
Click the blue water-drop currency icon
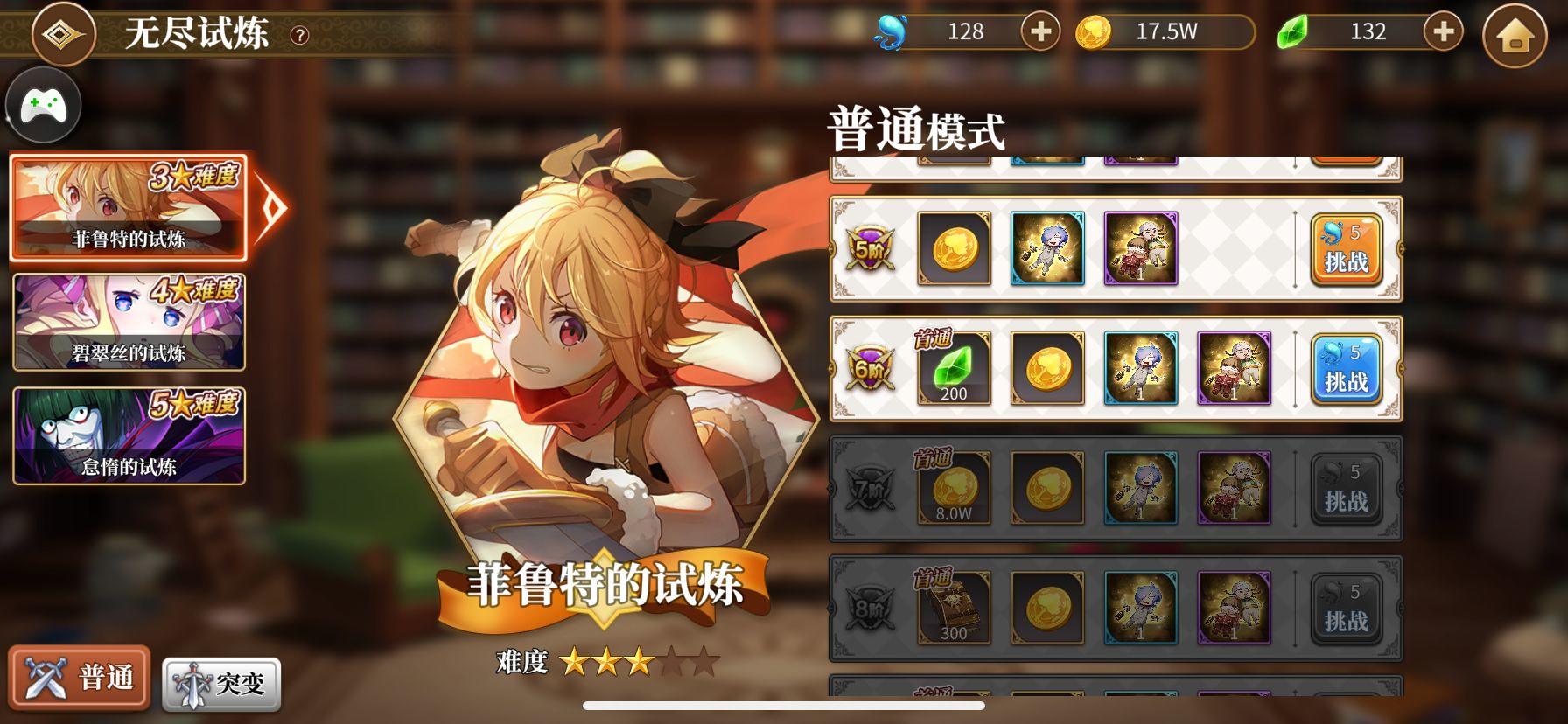point(889,32)
